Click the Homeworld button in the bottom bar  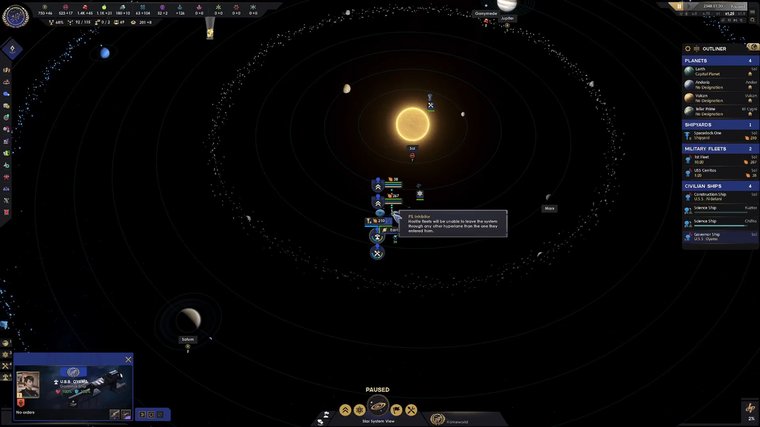(439, 418)
